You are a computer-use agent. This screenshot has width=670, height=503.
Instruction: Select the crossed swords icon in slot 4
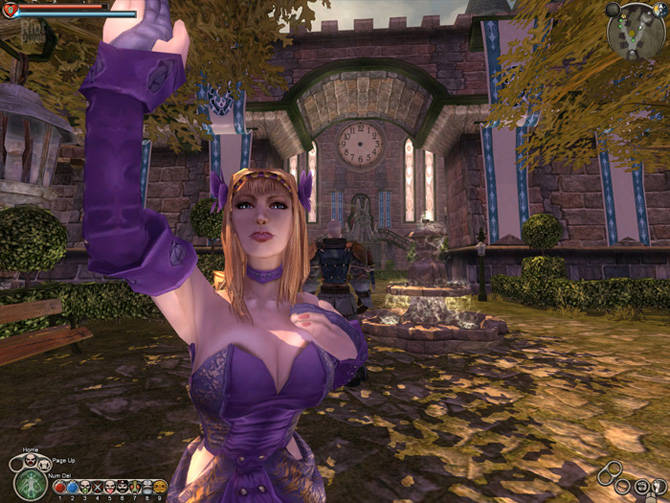(x=98, y=487)
